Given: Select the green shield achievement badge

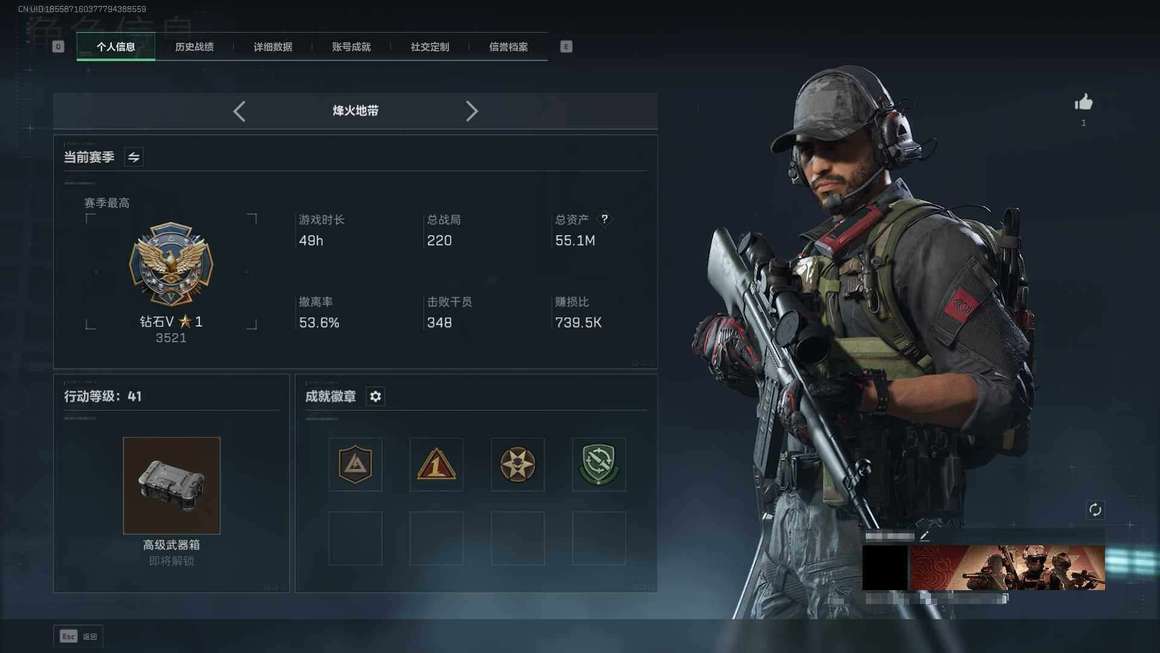Looking at the screenshot, I should tap(599, 464).
